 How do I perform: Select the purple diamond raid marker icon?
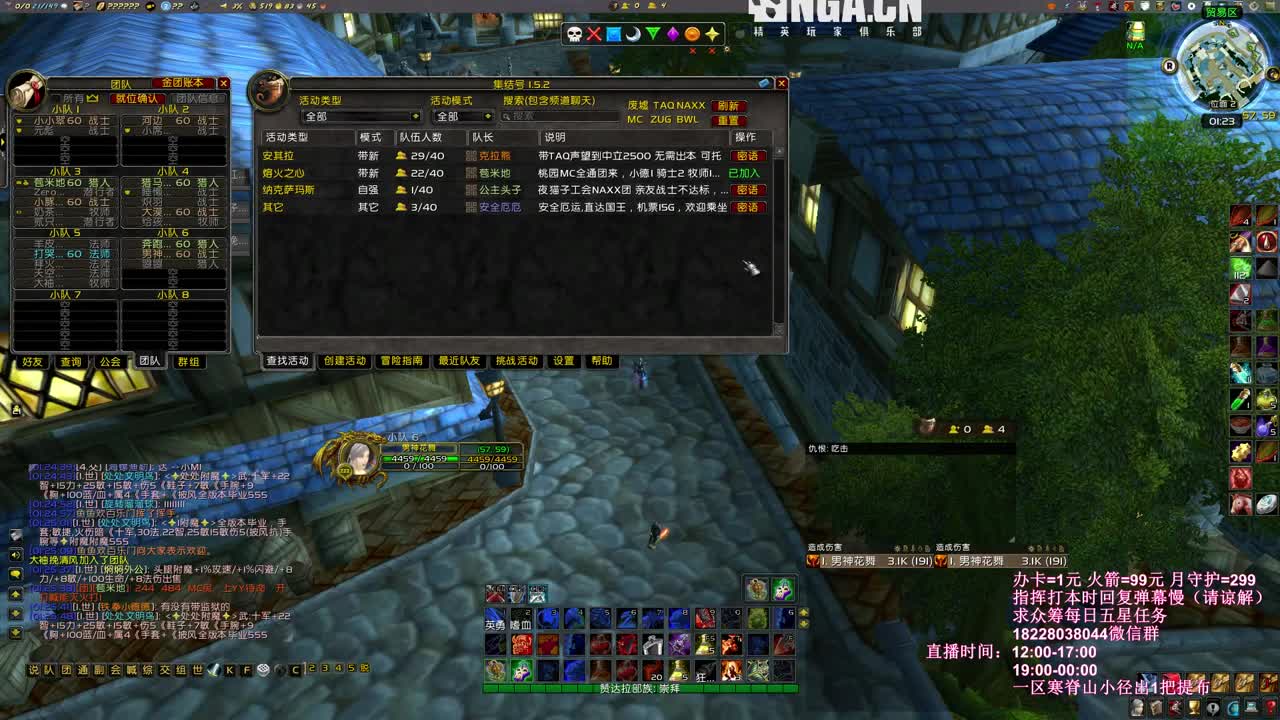tap(672, 33)
